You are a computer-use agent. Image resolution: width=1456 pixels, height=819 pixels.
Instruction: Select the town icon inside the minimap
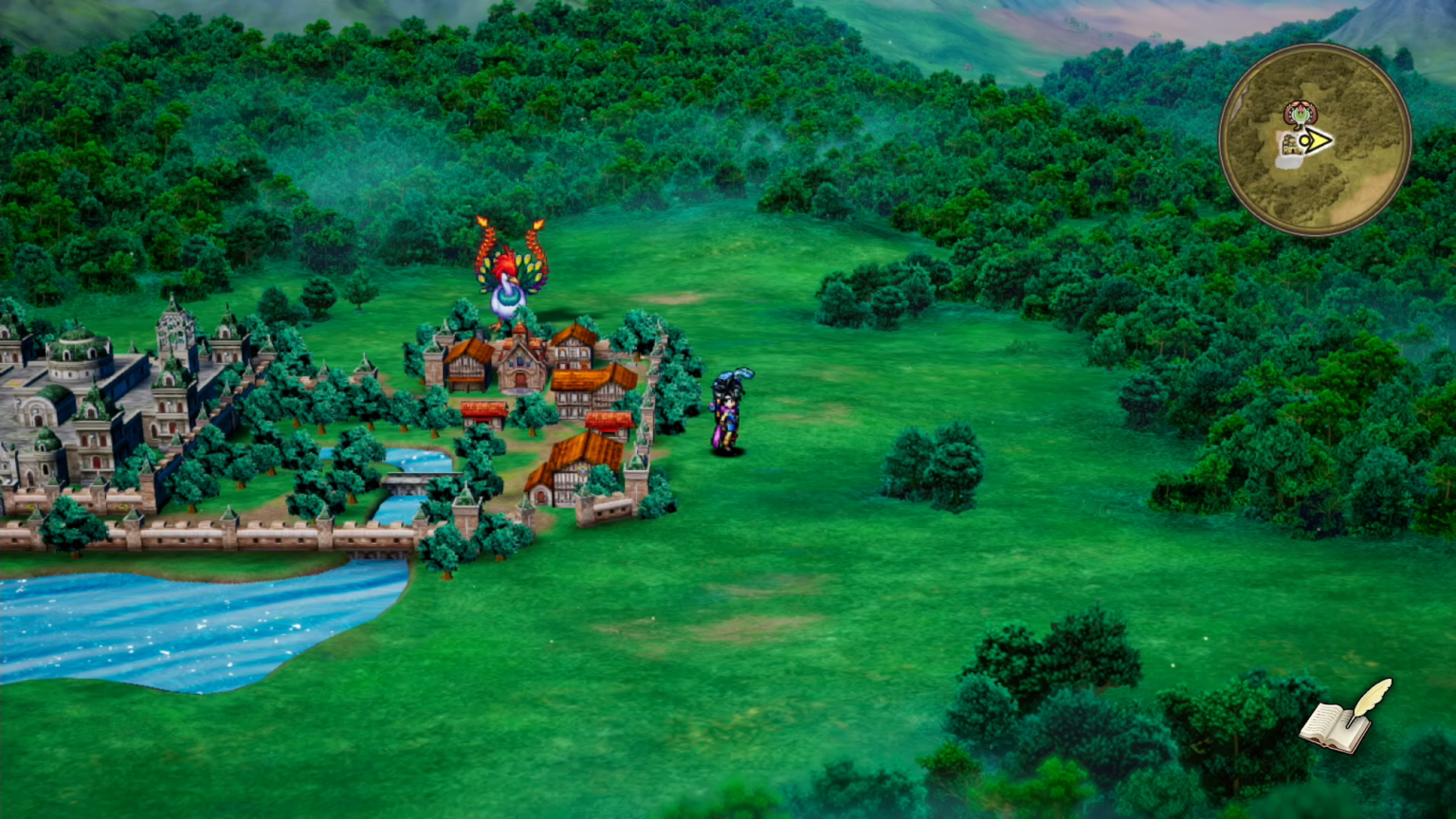point(1292,146)
